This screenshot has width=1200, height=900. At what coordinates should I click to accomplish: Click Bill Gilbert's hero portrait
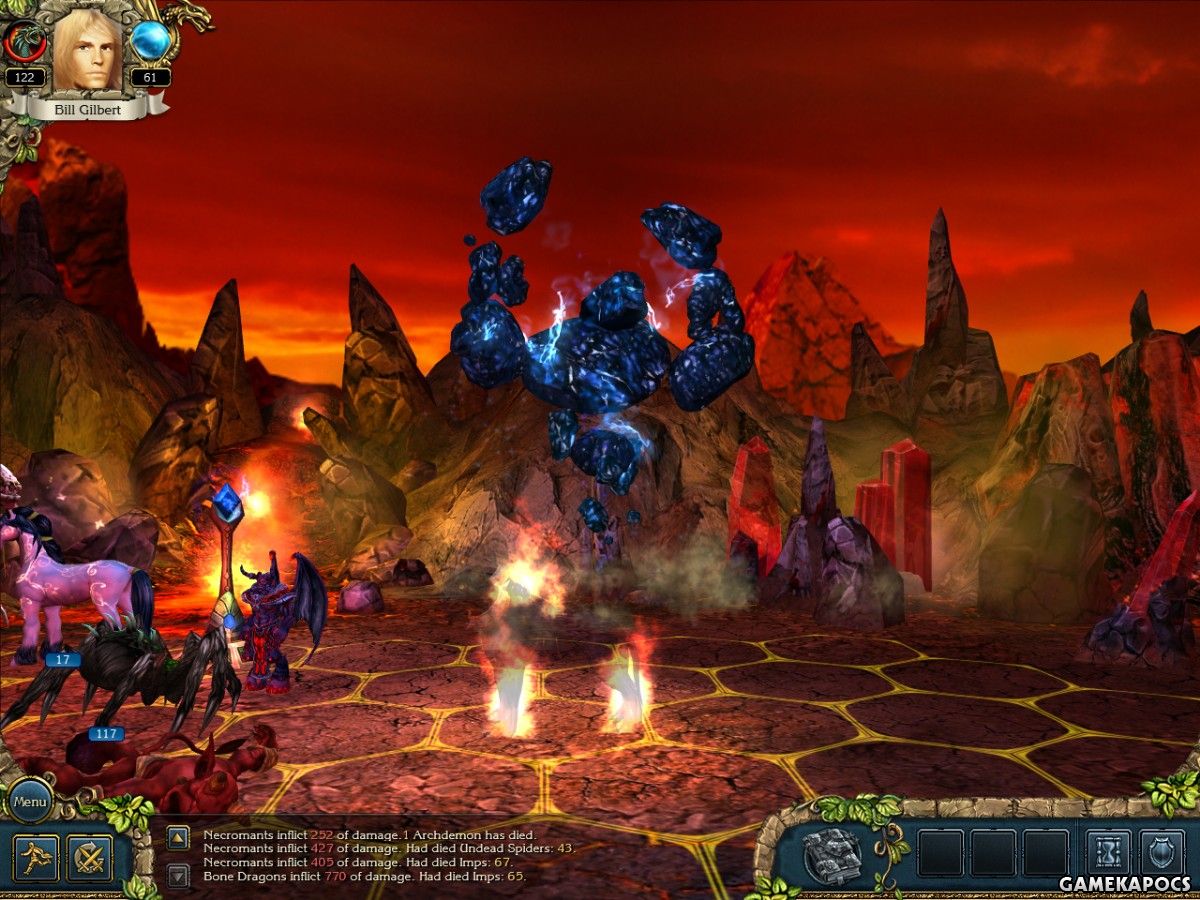click(x=87, y=50)
